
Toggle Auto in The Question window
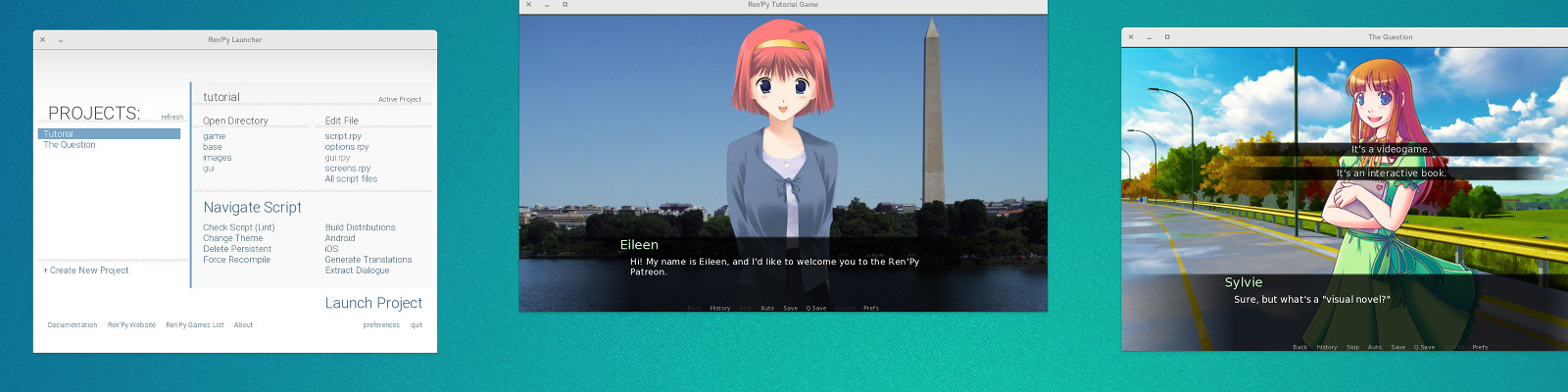1375,347
